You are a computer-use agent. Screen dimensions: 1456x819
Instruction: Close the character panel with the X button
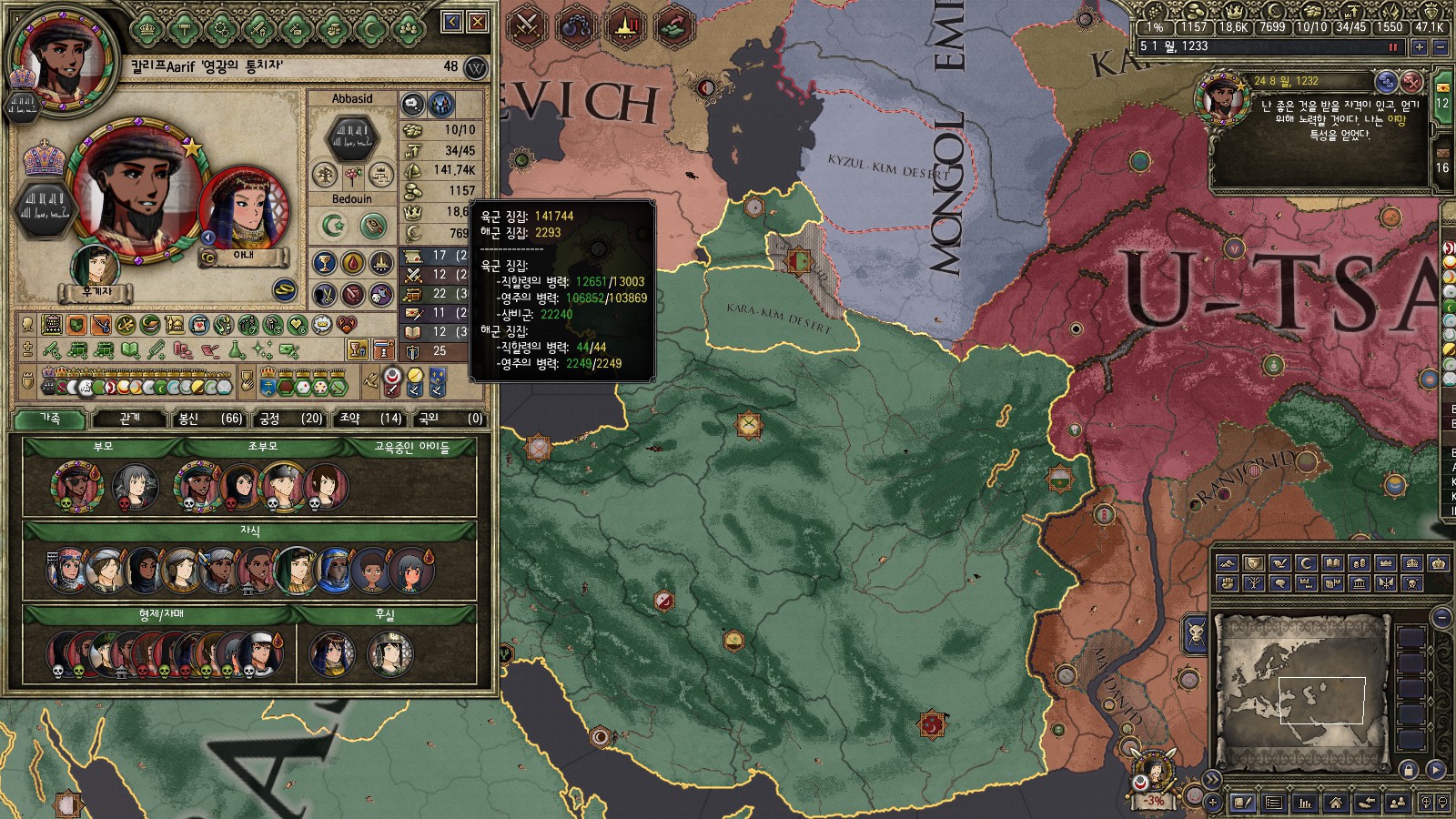coord(477,22)
